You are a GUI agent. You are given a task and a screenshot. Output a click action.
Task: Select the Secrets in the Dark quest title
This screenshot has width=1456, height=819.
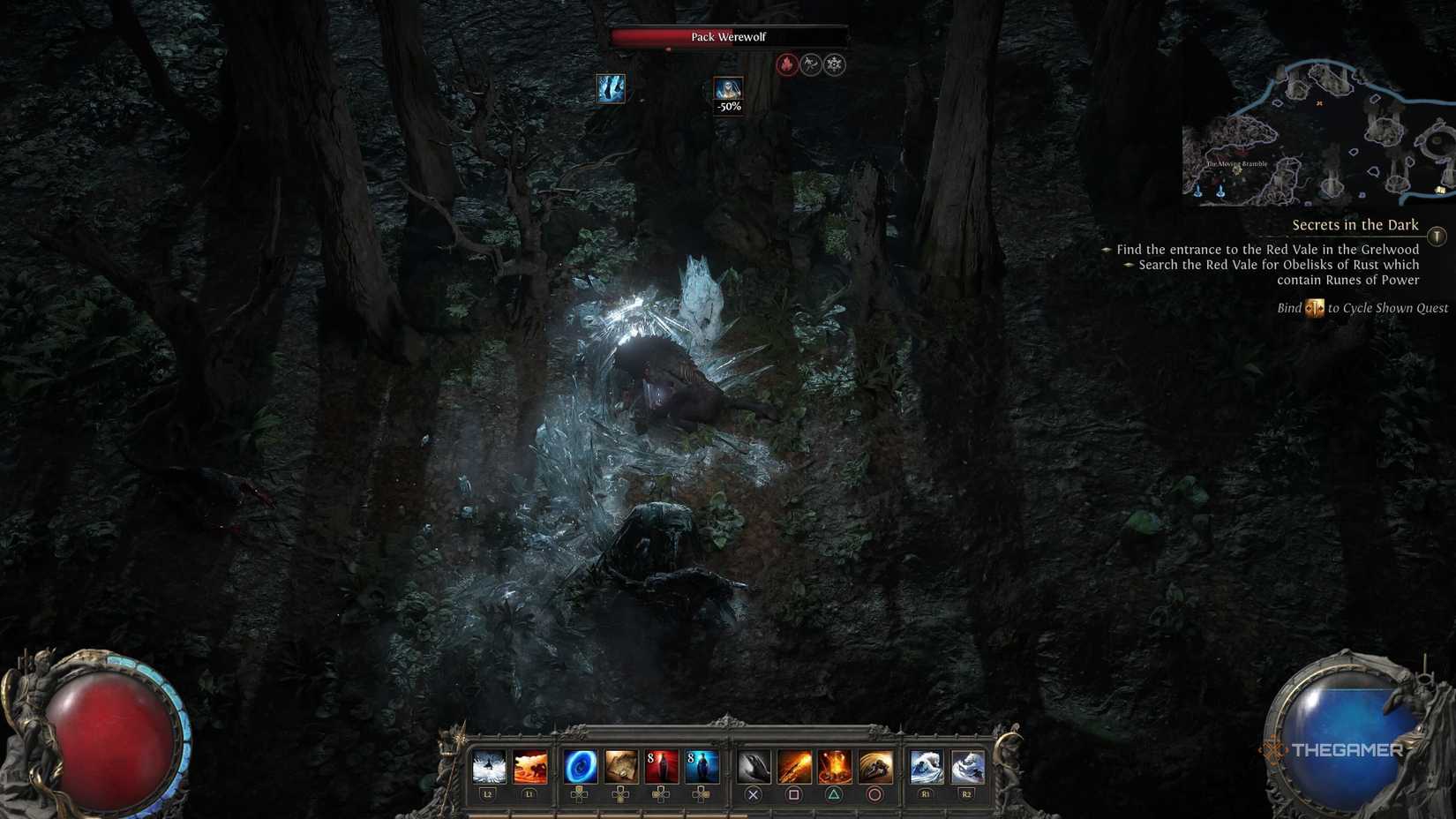[1355, 224]
